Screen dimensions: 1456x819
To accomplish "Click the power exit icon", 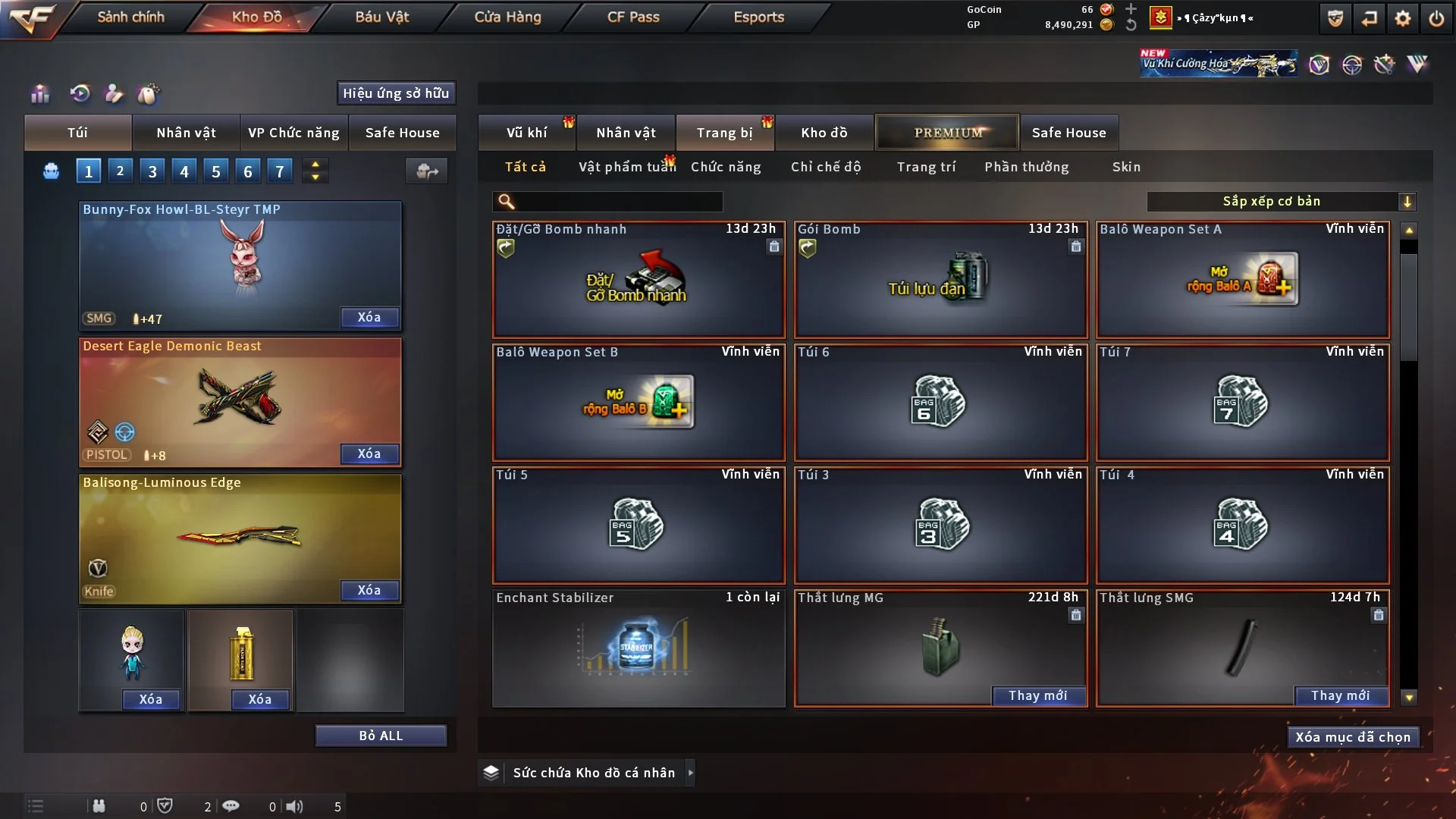I will coord(1436,18).
